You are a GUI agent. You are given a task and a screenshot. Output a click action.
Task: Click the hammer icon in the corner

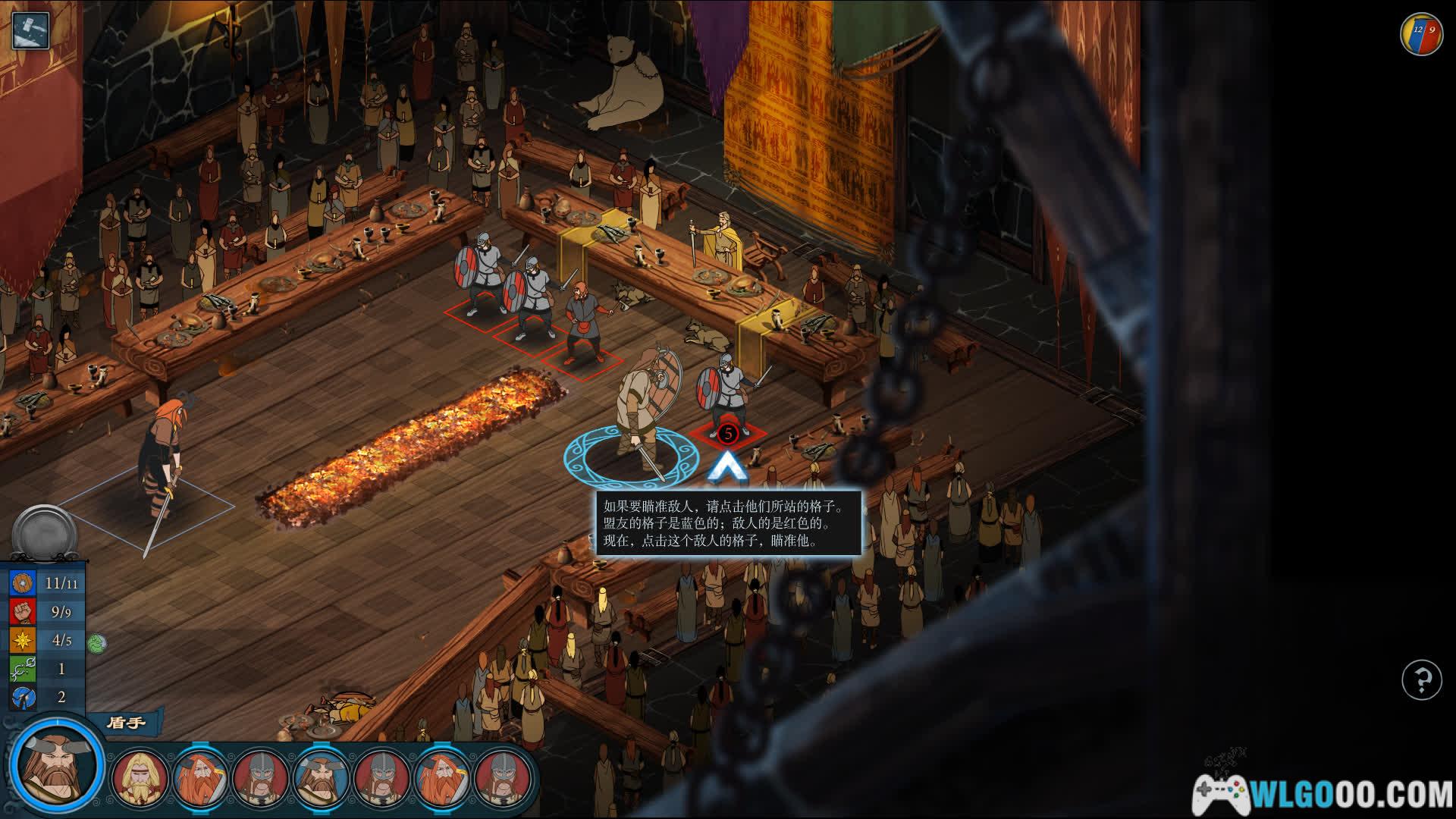tap(30, 30)
